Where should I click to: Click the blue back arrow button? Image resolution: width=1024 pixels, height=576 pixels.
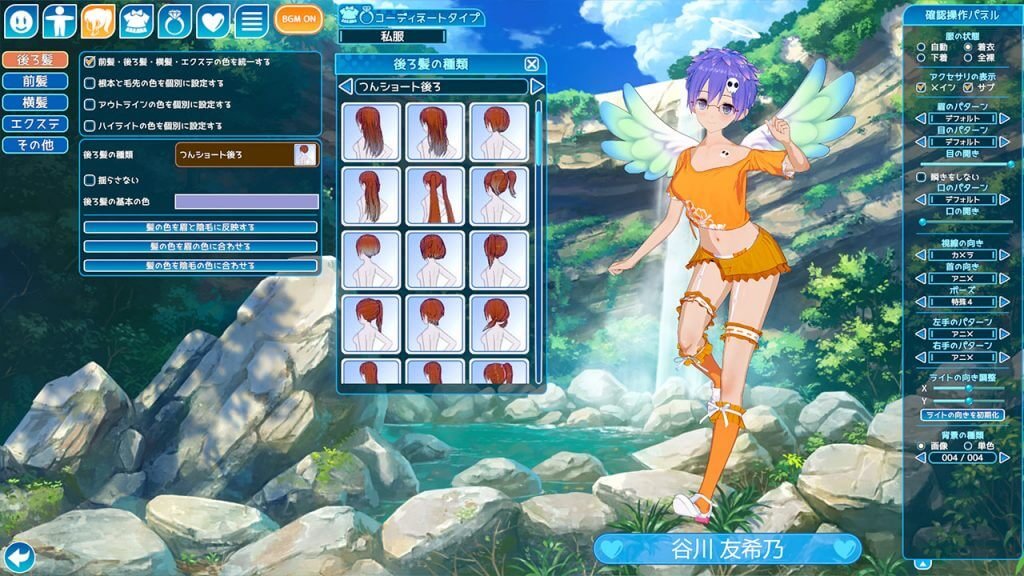click(18, 557)
